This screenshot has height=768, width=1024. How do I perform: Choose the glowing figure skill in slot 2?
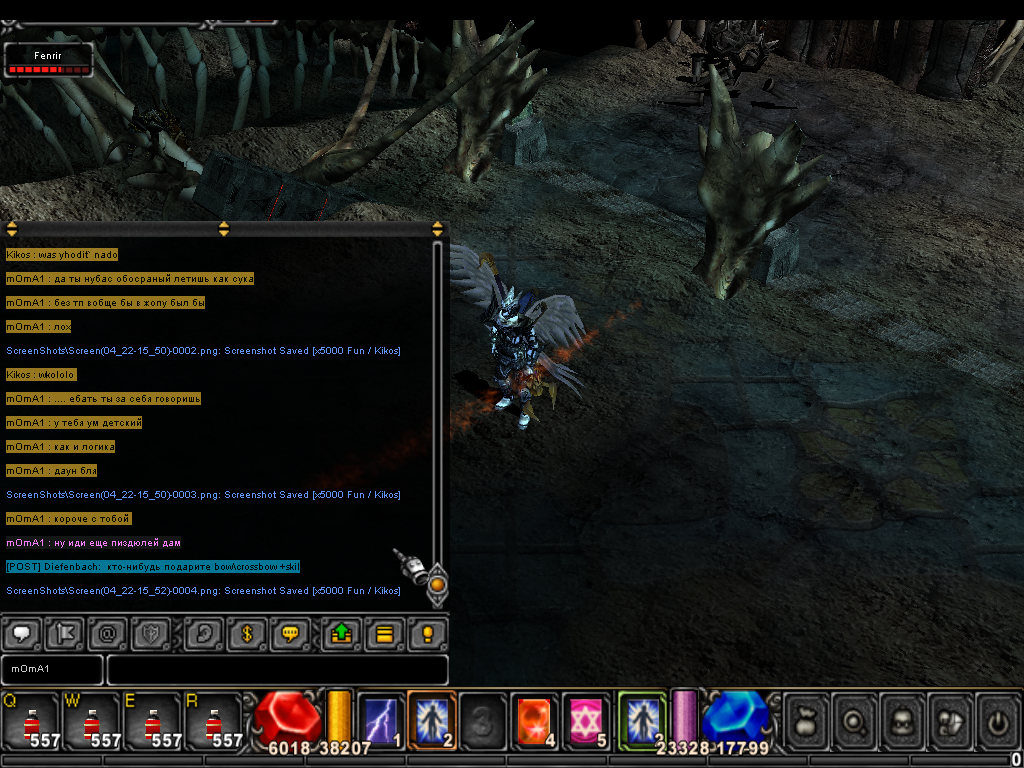click(x=432, y=720)
